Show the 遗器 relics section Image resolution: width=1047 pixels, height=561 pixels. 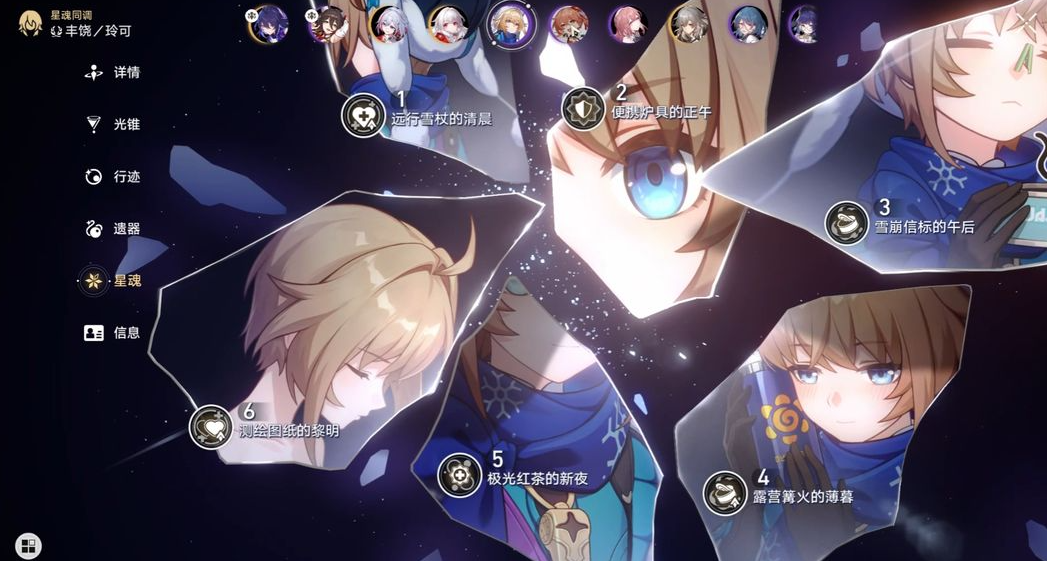pos(113,229)
